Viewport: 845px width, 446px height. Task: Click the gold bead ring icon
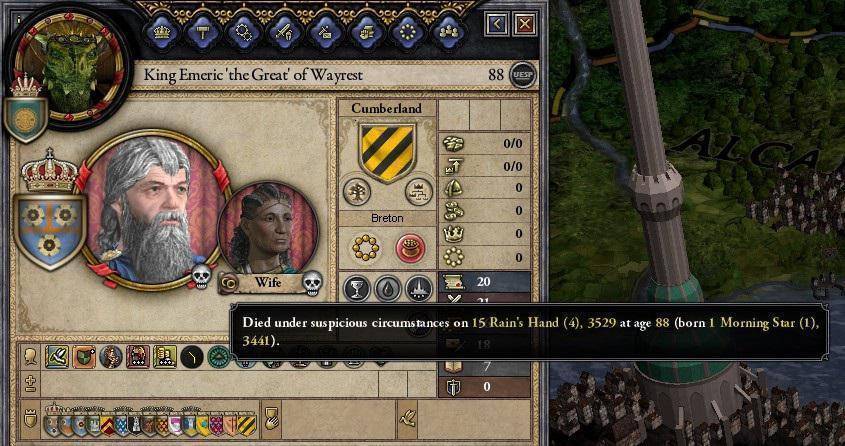click(x=366, y=247)
